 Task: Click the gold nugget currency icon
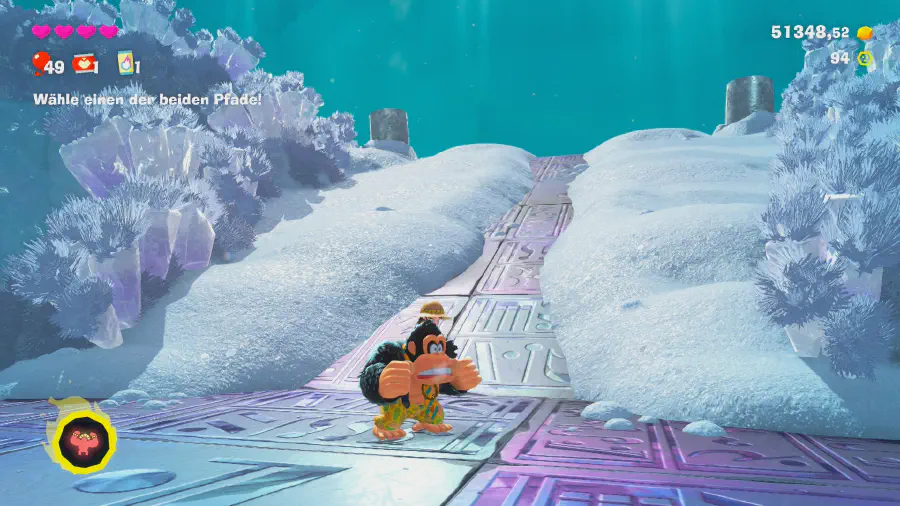[865, 33]
